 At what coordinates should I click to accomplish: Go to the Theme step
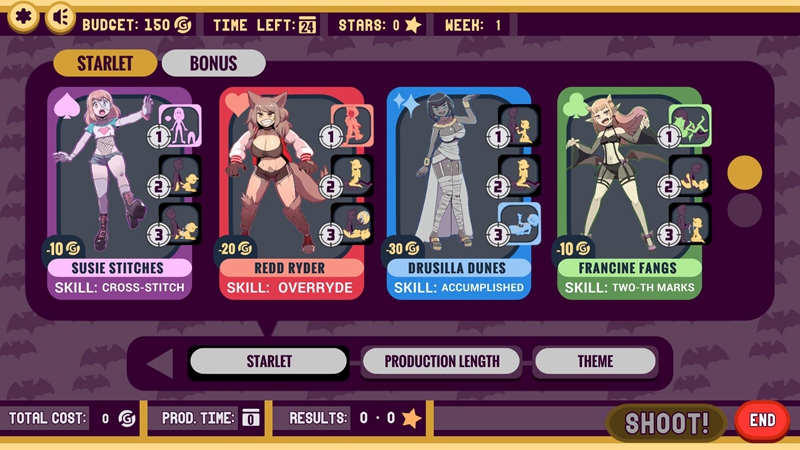coord(595,361)
